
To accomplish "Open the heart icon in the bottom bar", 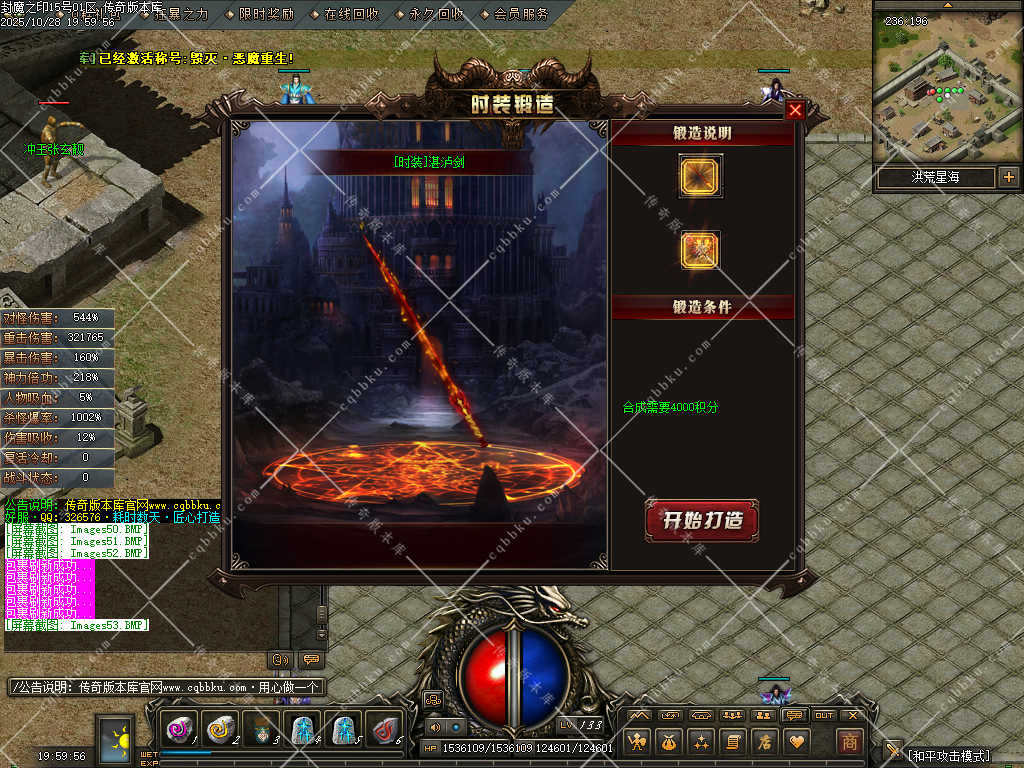I will pos(797,742).
